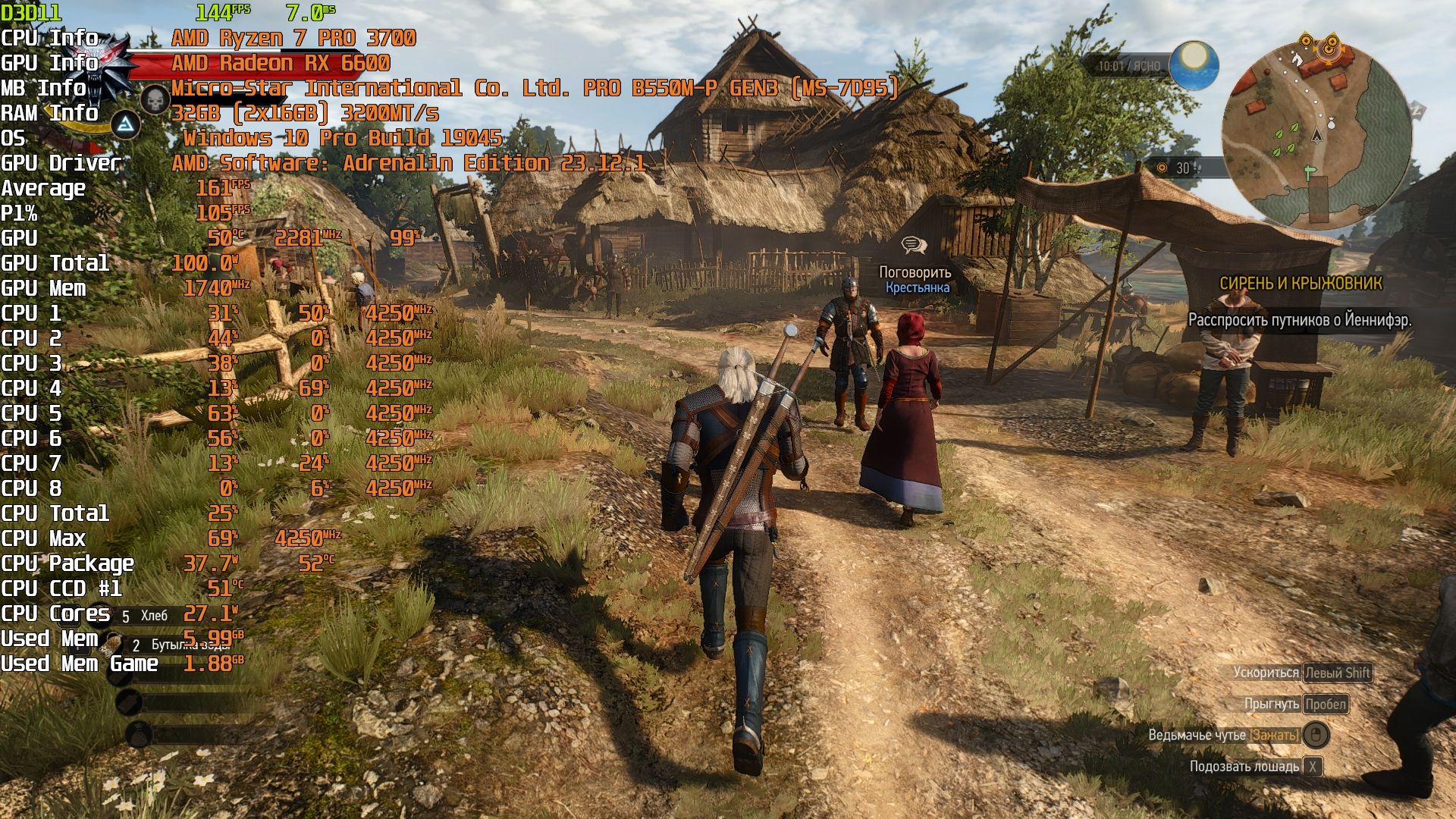Click the sun weather and time indicator
The width and height of the screenshot is (1456, 819).
click(x=1194, y=65)
